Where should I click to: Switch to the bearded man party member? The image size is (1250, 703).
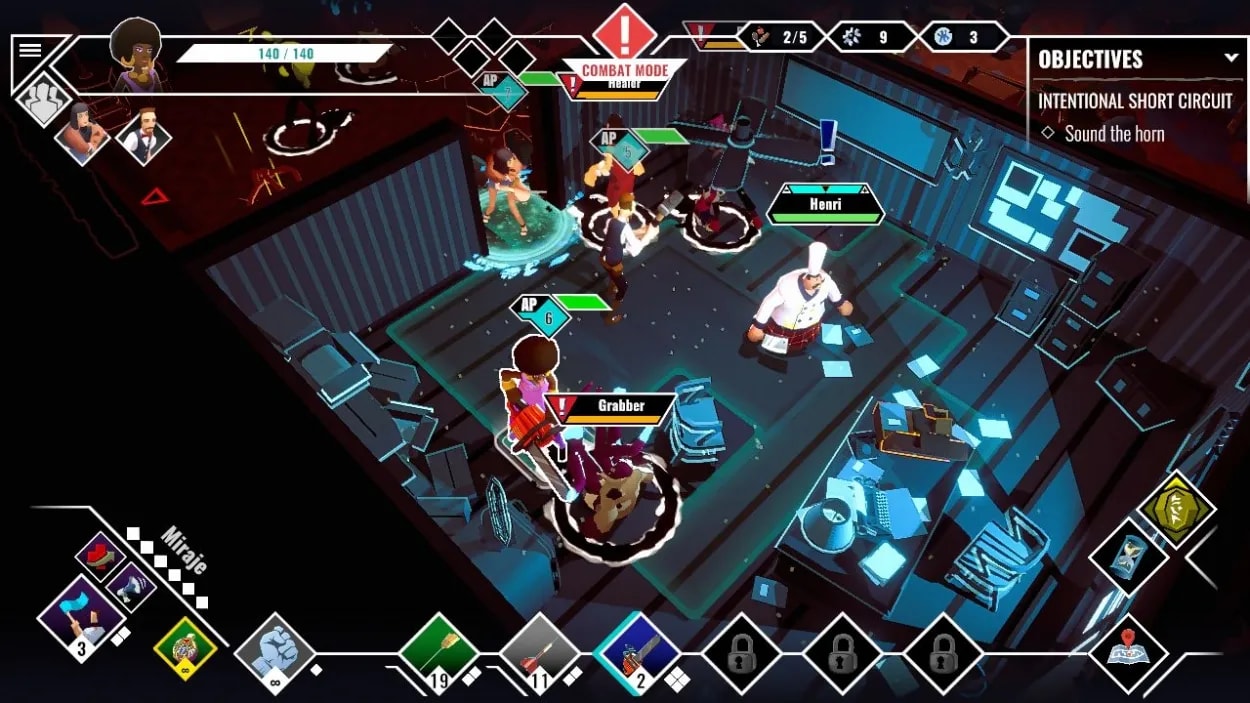click(144, 135)
